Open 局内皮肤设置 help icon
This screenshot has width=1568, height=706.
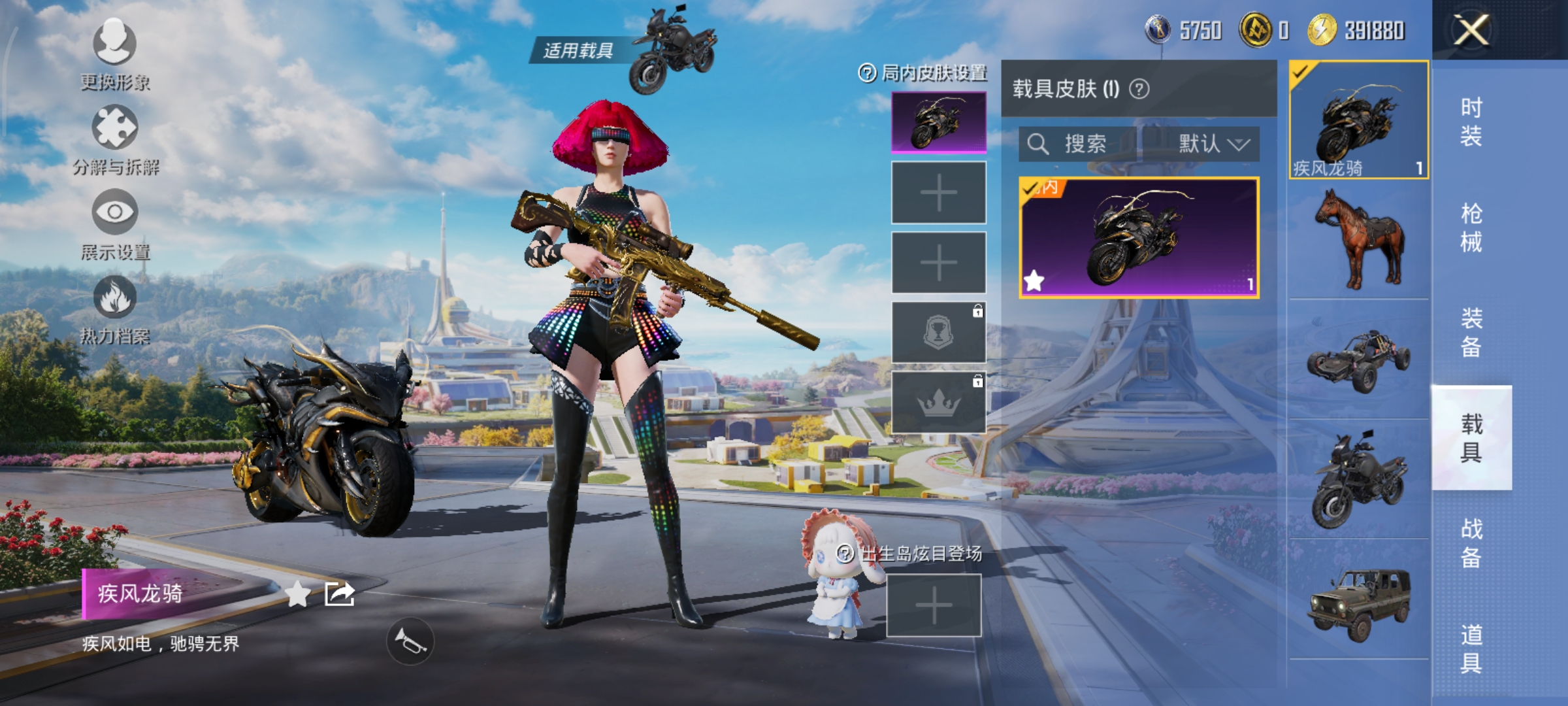(x=867, y=73)
